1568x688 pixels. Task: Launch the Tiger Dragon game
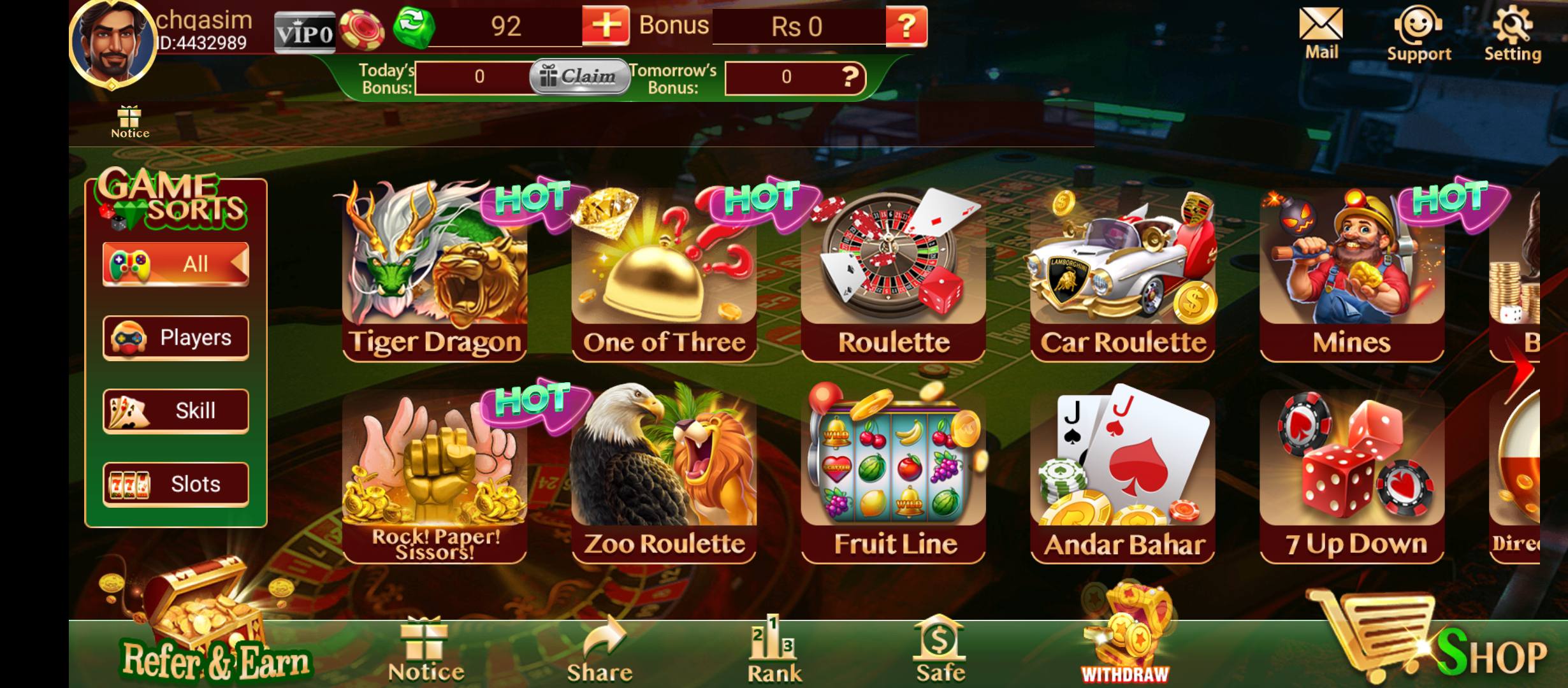435,274
